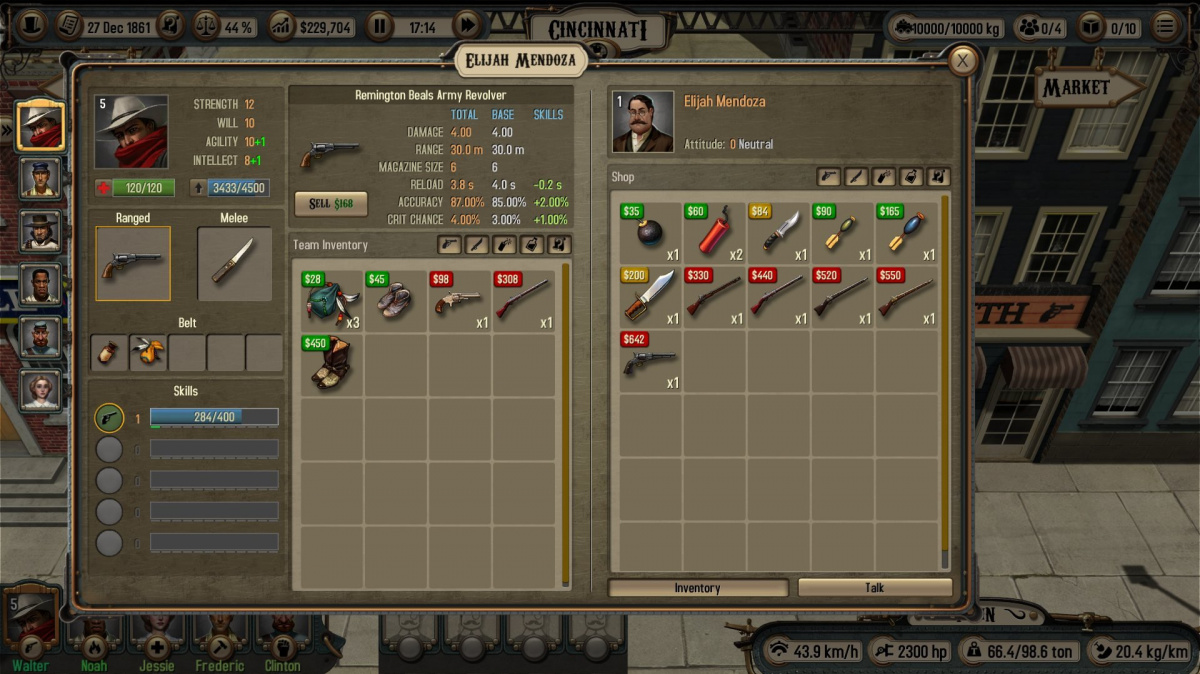Open the trader's Inventory tab

click(x=697, y=588)
